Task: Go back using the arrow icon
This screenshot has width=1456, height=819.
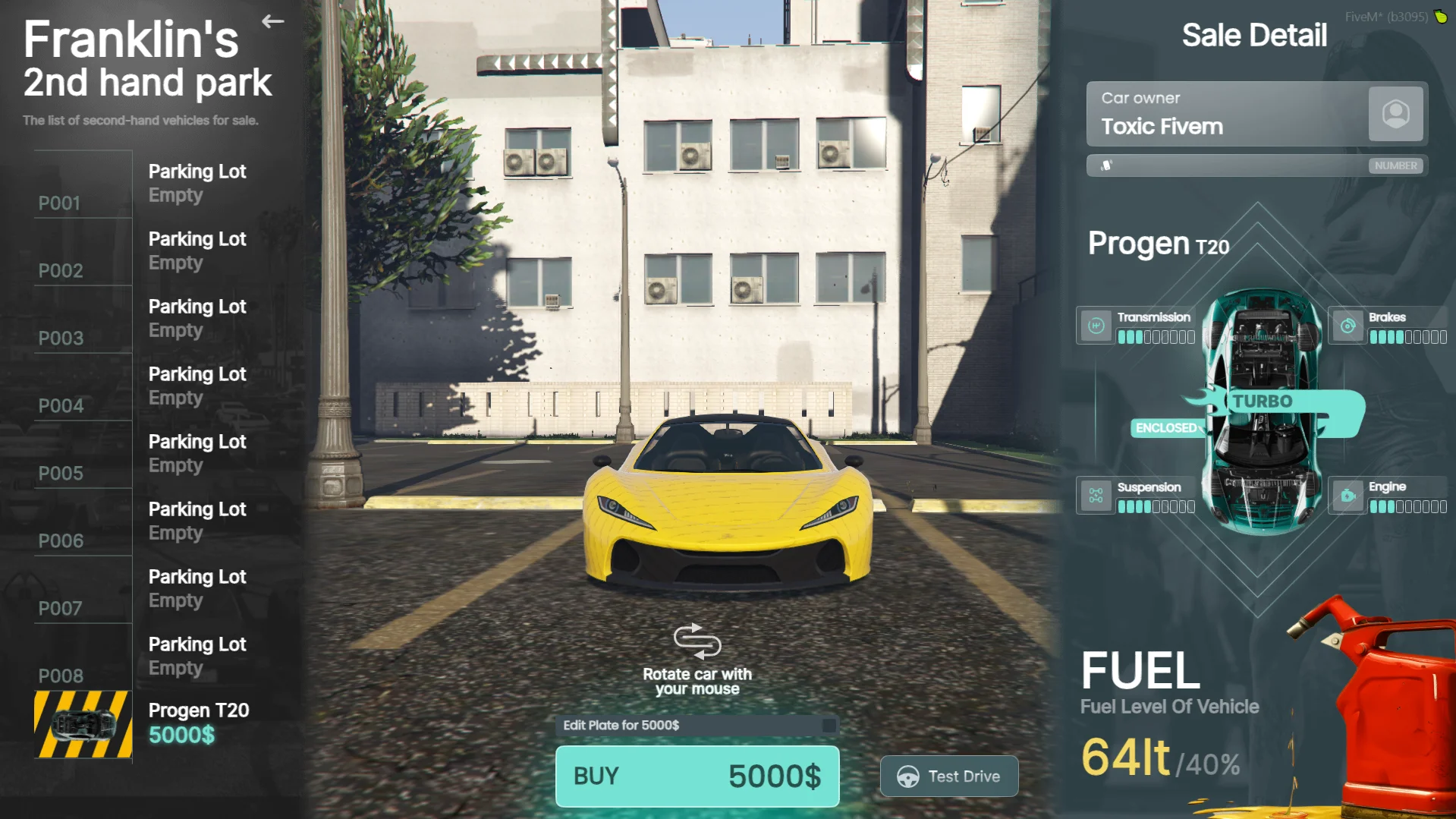Action: [273, 21]
